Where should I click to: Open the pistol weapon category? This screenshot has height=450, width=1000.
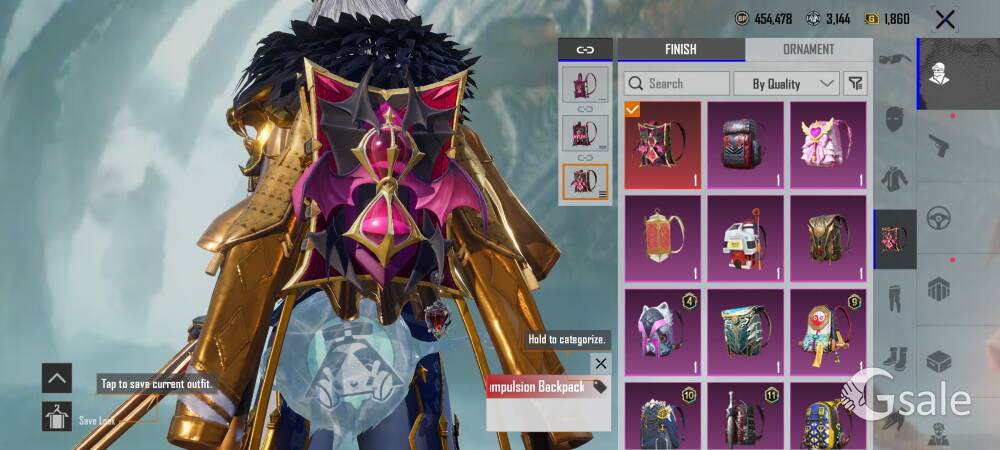tap(938, 145)
